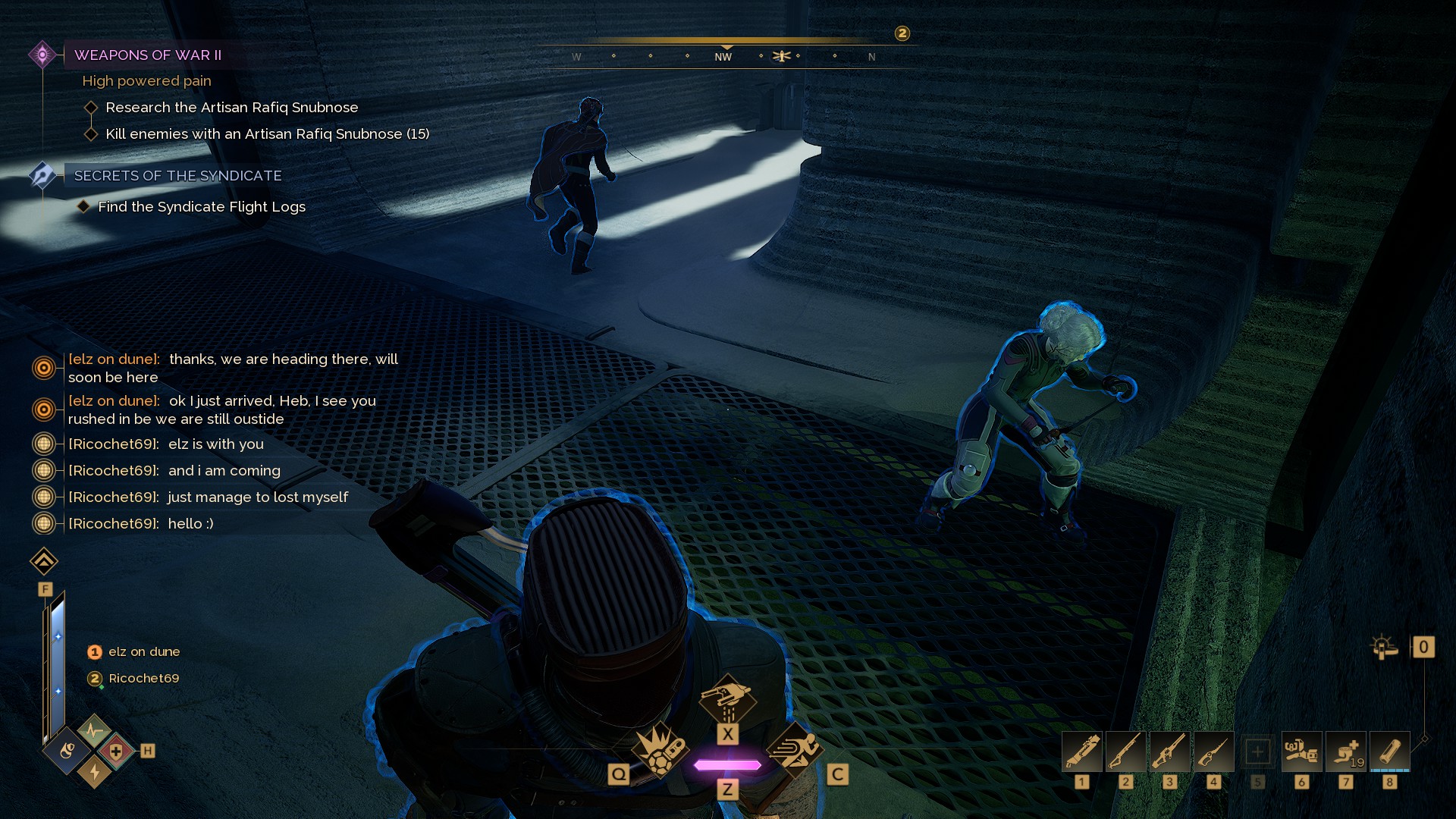The height and width of the screenshot is (819, 1456).
Task: Activate the explosive grenade ability
Action: (x=658, y=749)
